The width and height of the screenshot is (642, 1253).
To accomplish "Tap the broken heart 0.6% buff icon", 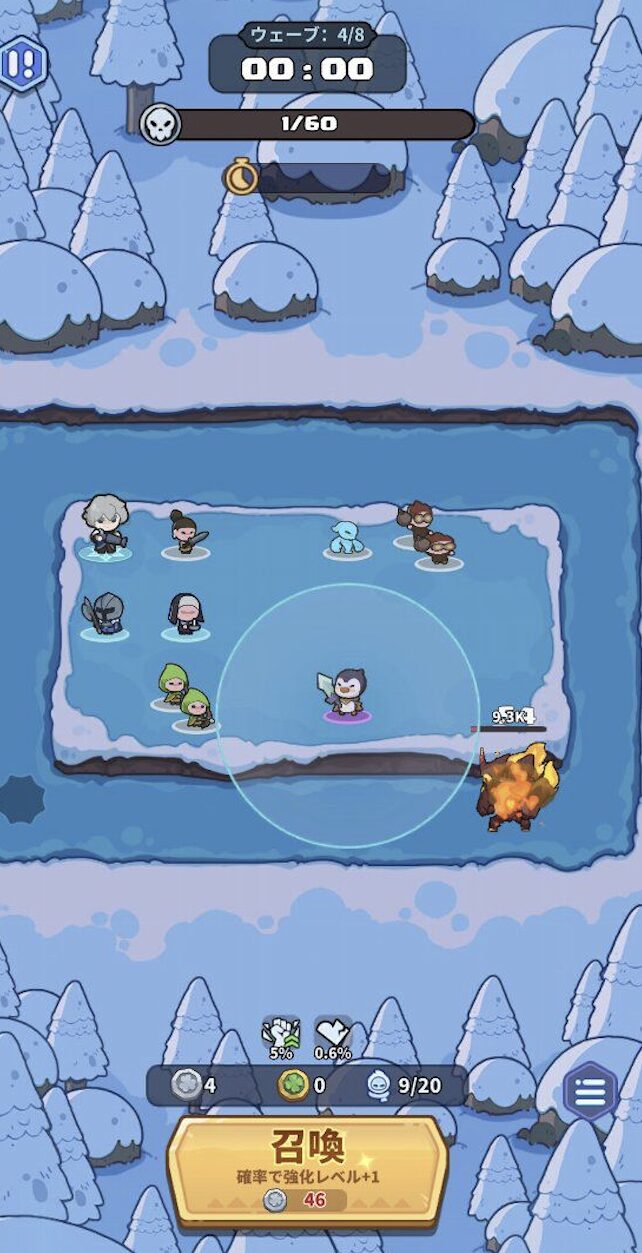I will 333,1036.
